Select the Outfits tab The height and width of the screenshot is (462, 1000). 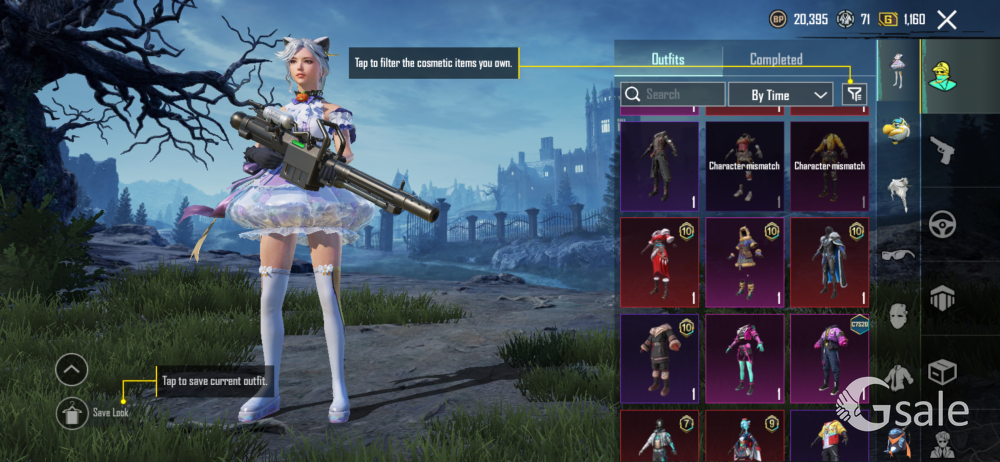(x=668, y=59)
